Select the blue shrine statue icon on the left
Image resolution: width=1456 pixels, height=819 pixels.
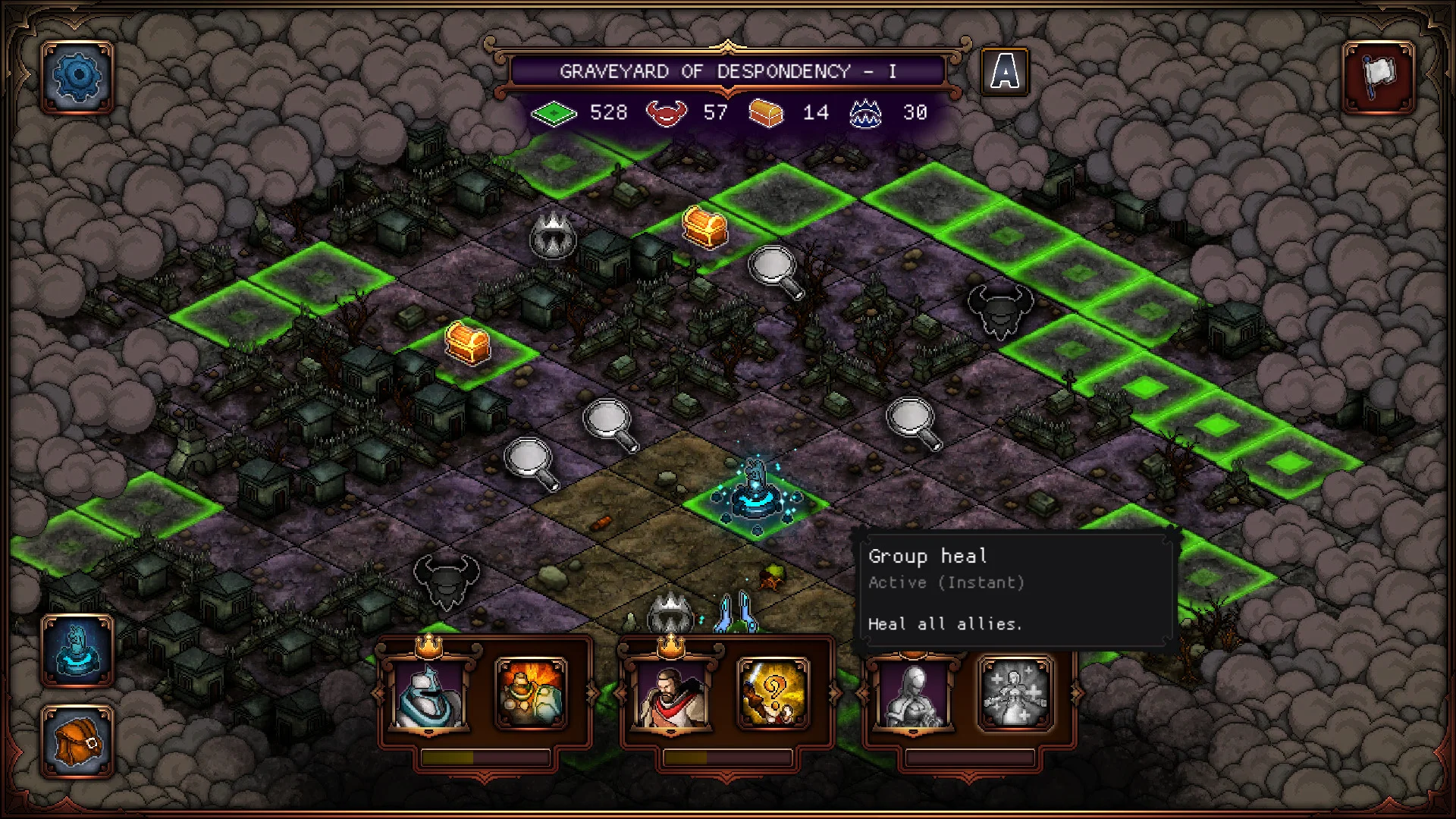76,648
